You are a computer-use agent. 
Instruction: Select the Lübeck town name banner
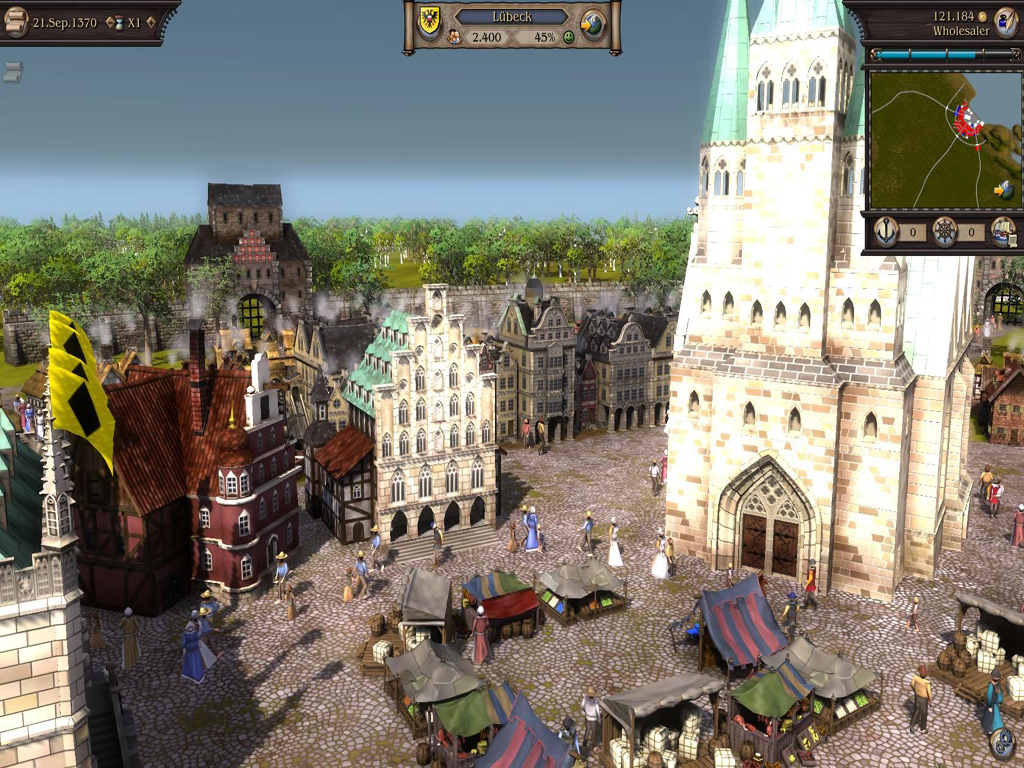point(511,16)
